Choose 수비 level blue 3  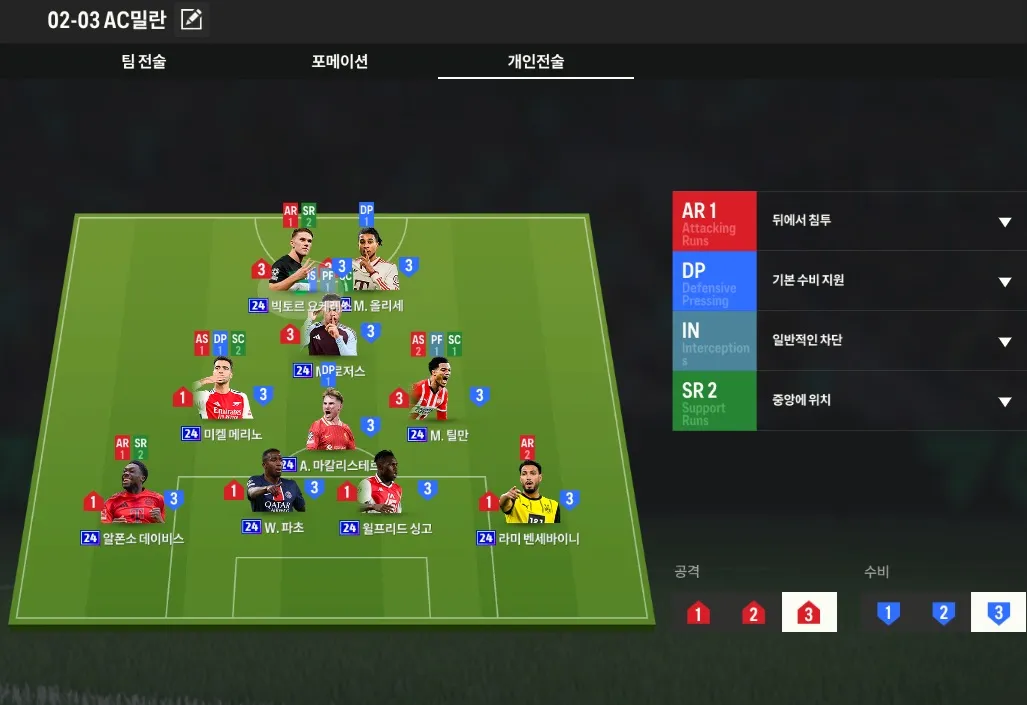[x=997, y=612]
